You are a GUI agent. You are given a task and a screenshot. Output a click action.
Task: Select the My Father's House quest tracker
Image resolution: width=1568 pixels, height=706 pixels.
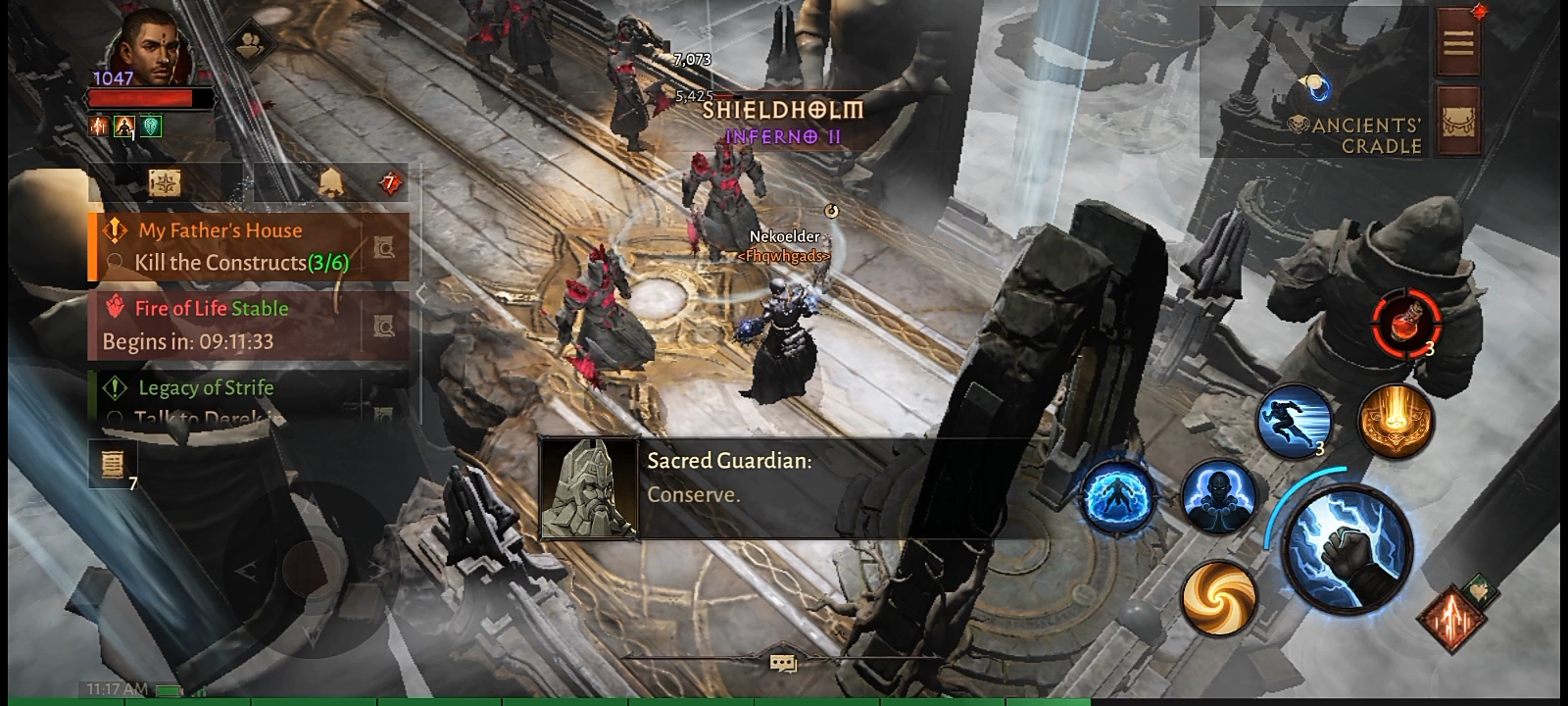coord(235,246)
